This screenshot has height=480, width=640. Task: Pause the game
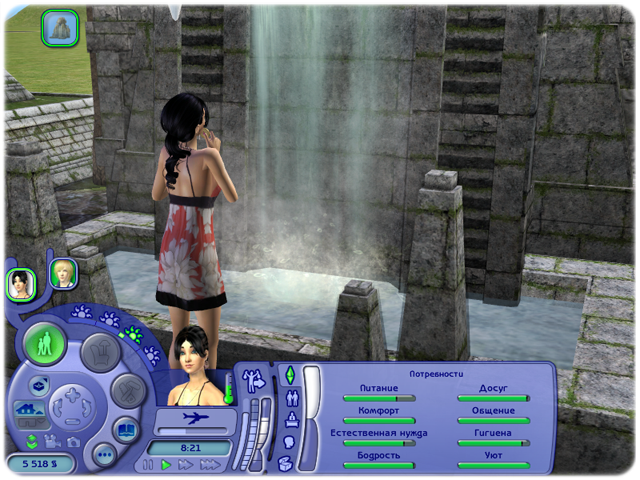click(149, 465)
